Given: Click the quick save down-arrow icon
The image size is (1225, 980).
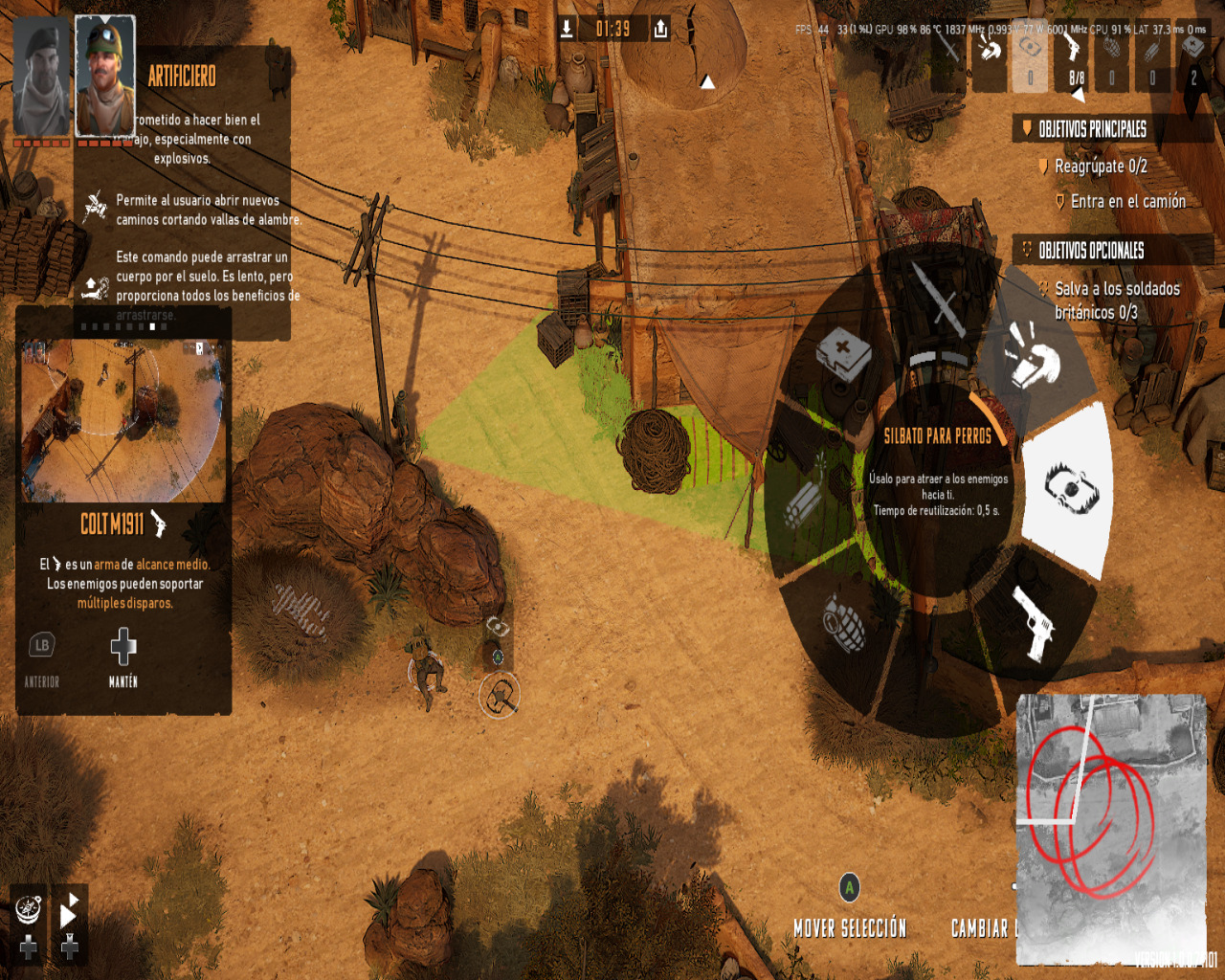Looking at the screenshot, I should (x=567, y=29).
